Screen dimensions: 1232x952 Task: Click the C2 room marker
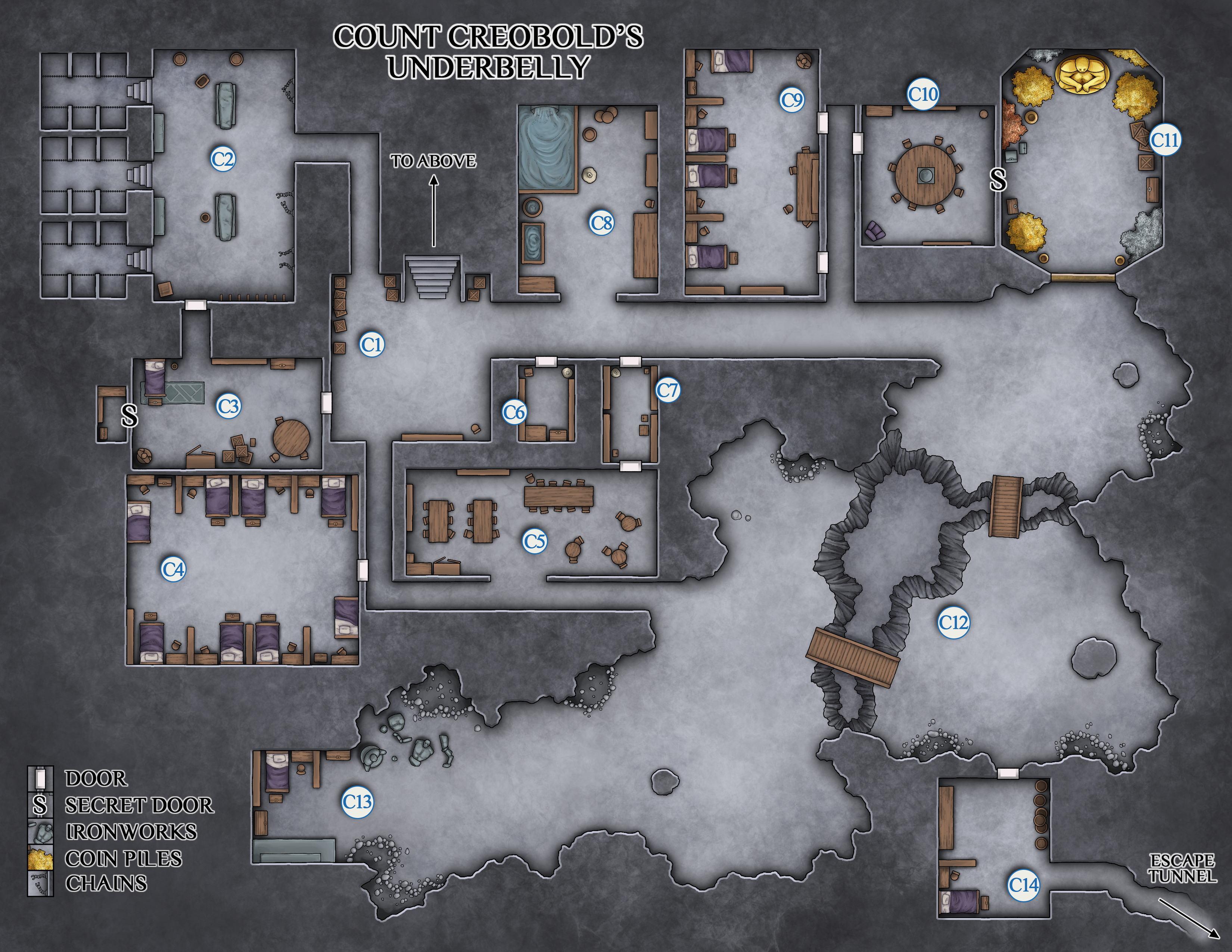tap(223, 159)
